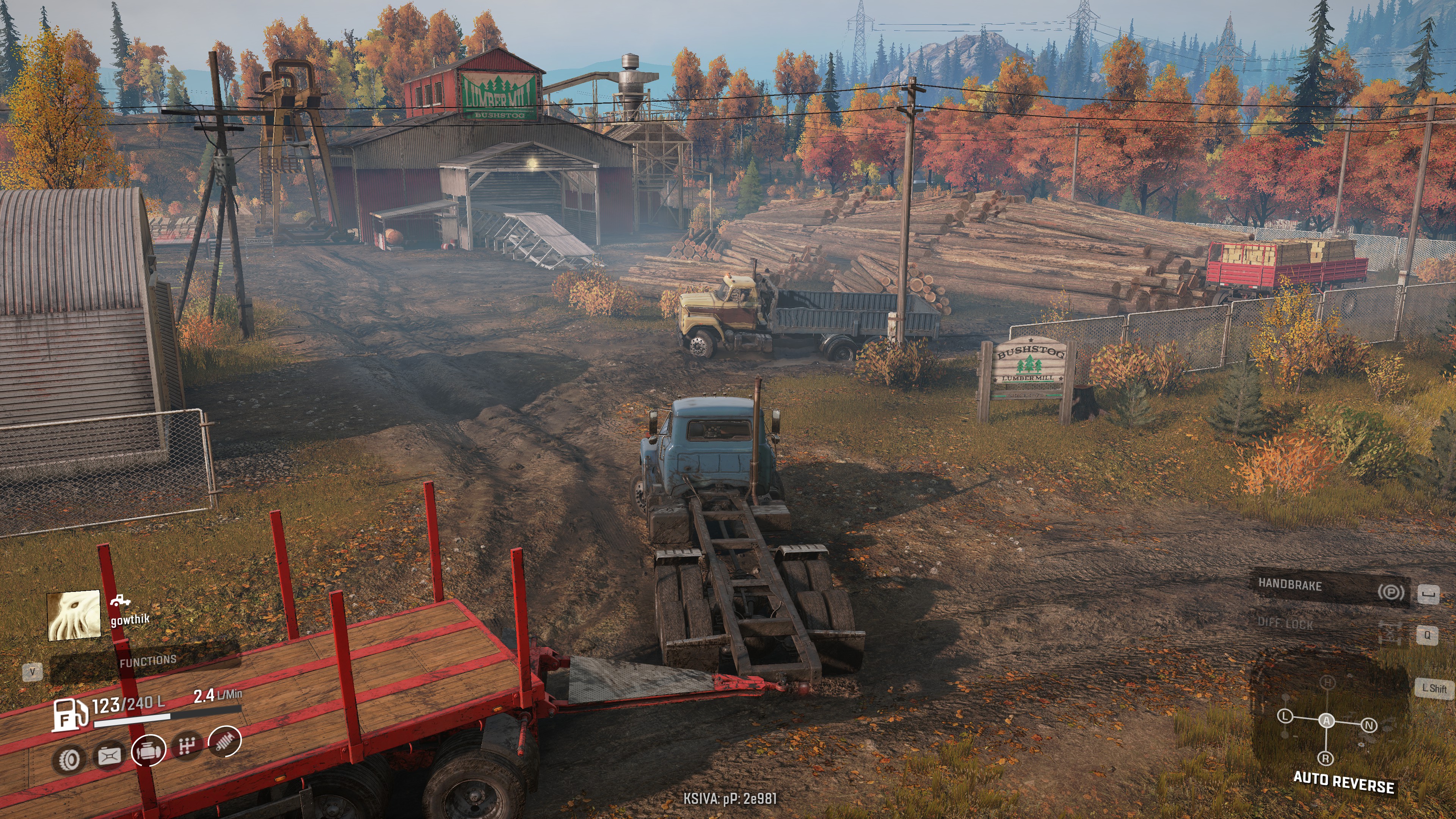
Task: Select the gearbox status icon
Action: 187,746
